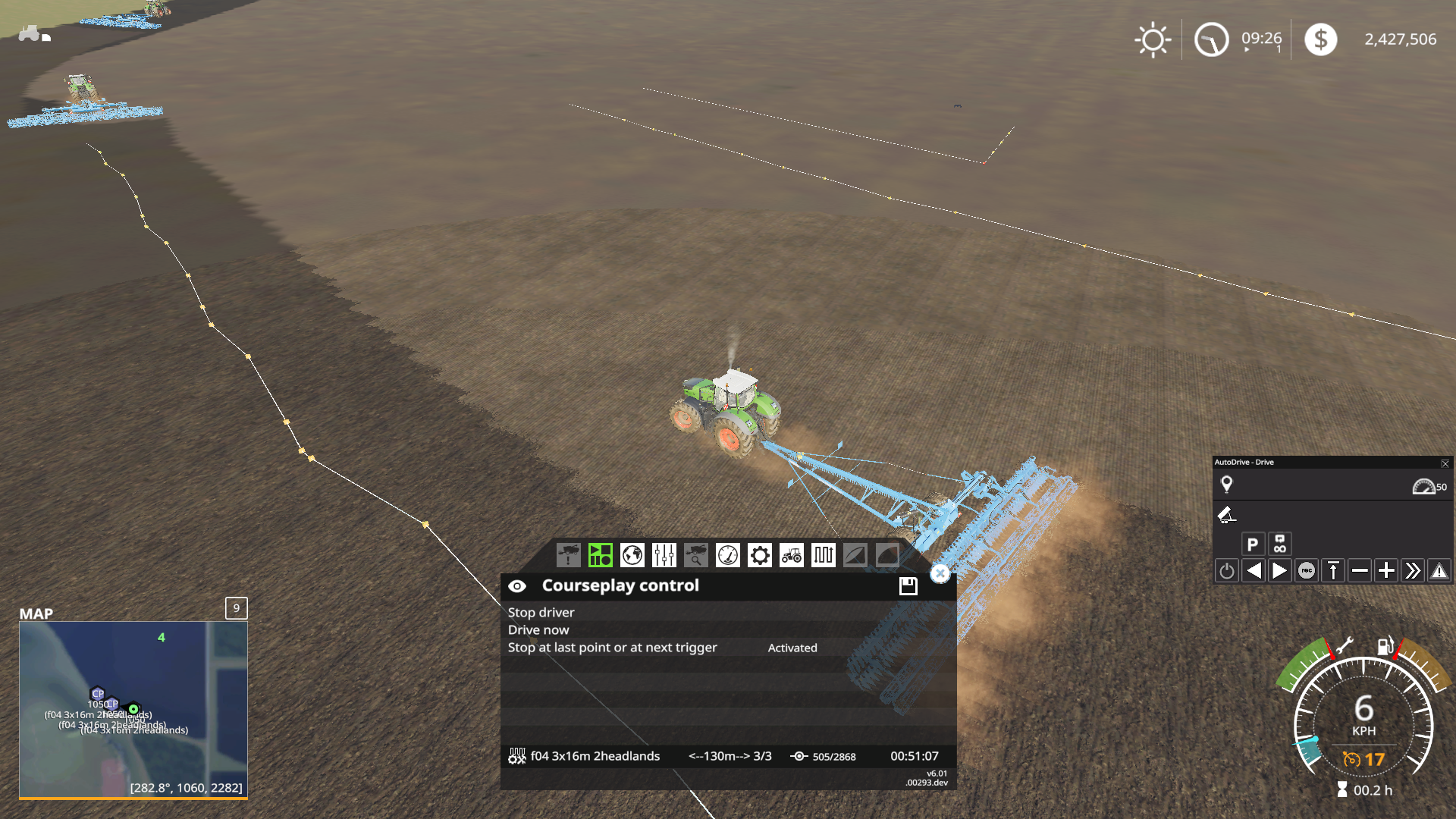Click the combine unload harvester icon

coord(570,554)
